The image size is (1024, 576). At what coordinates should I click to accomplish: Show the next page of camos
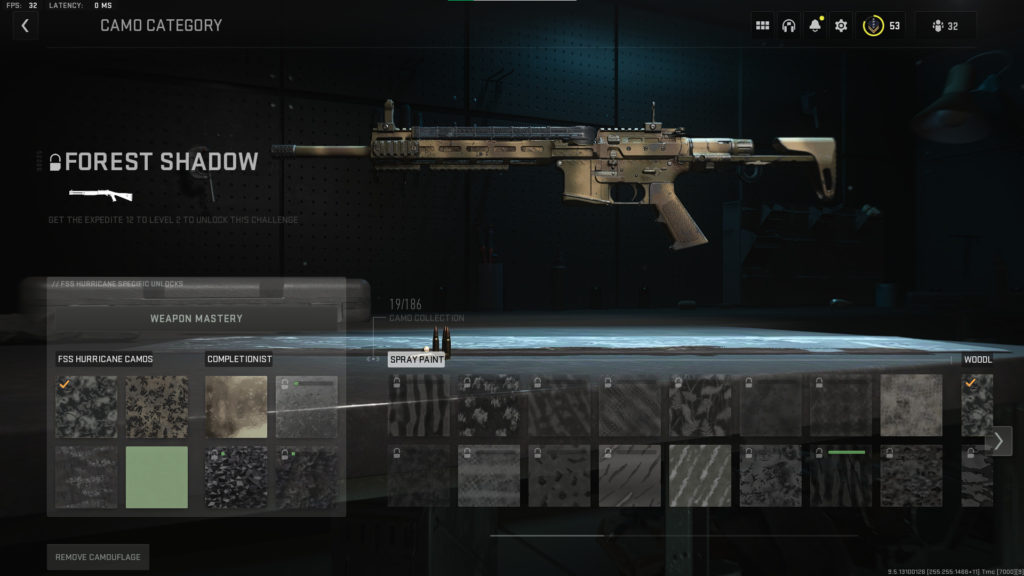[x=998, y=441]
